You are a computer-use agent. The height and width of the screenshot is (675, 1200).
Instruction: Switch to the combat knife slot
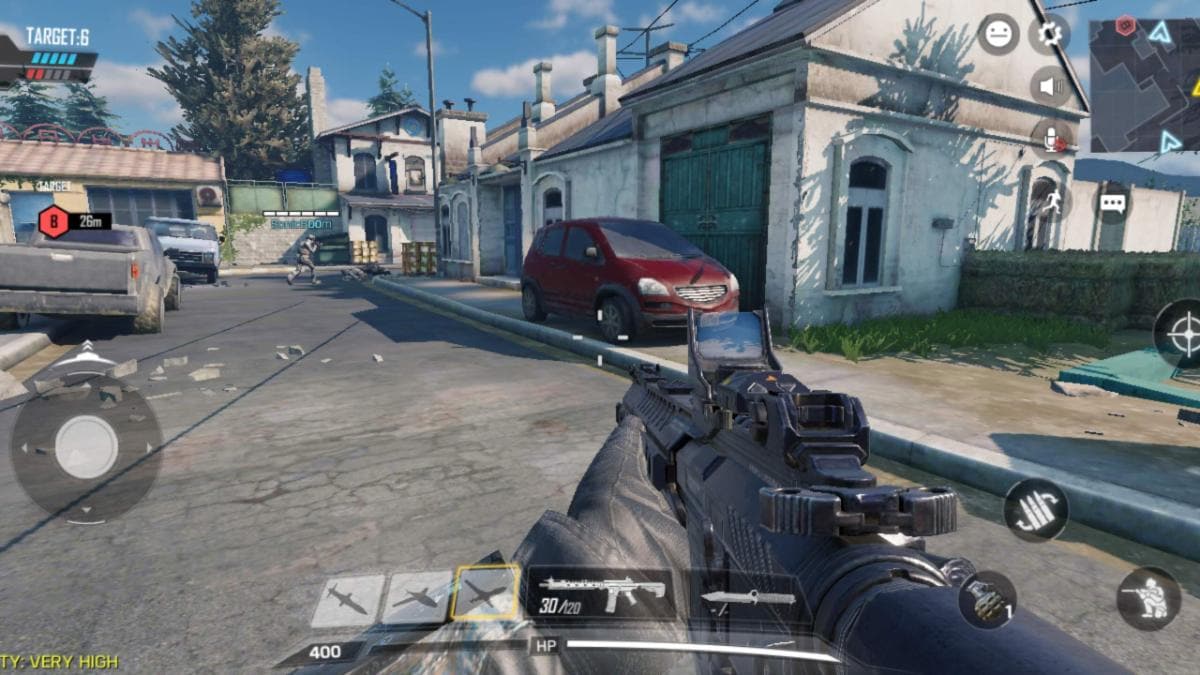[x=748, y=598]
